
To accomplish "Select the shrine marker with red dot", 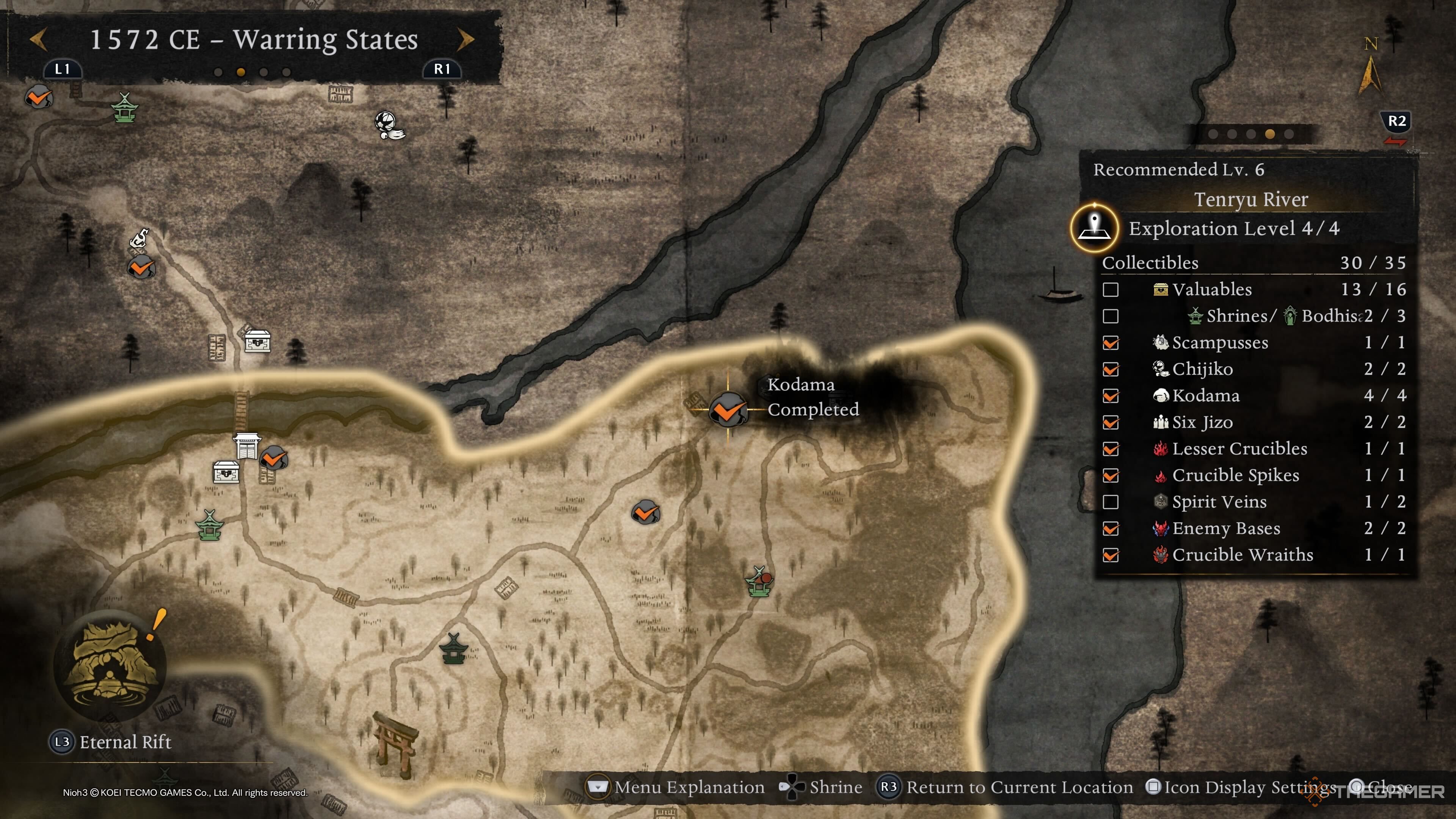I will tap(759, 582).
